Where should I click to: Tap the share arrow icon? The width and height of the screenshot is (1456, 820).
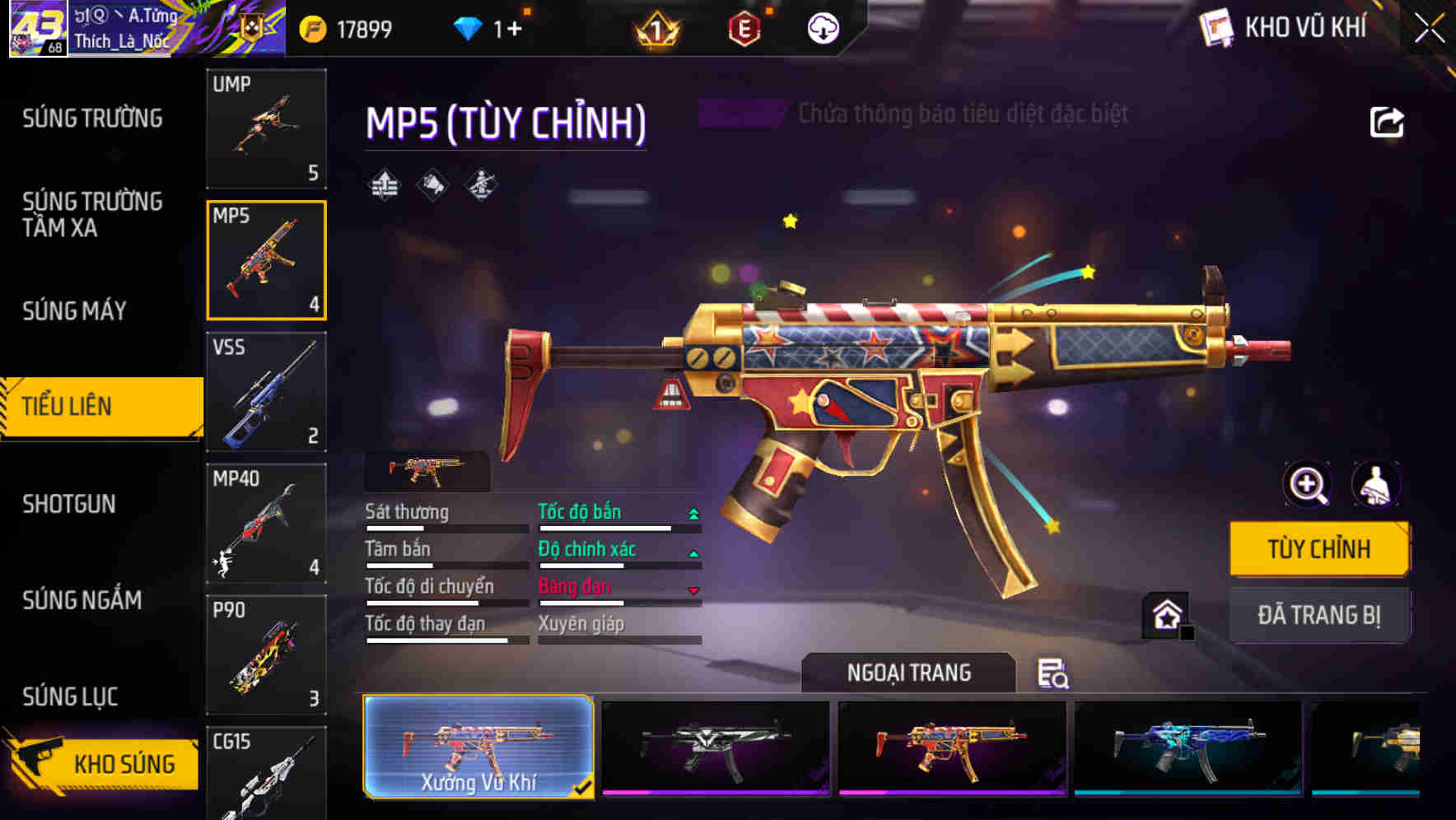click(x=1387, y=123)
